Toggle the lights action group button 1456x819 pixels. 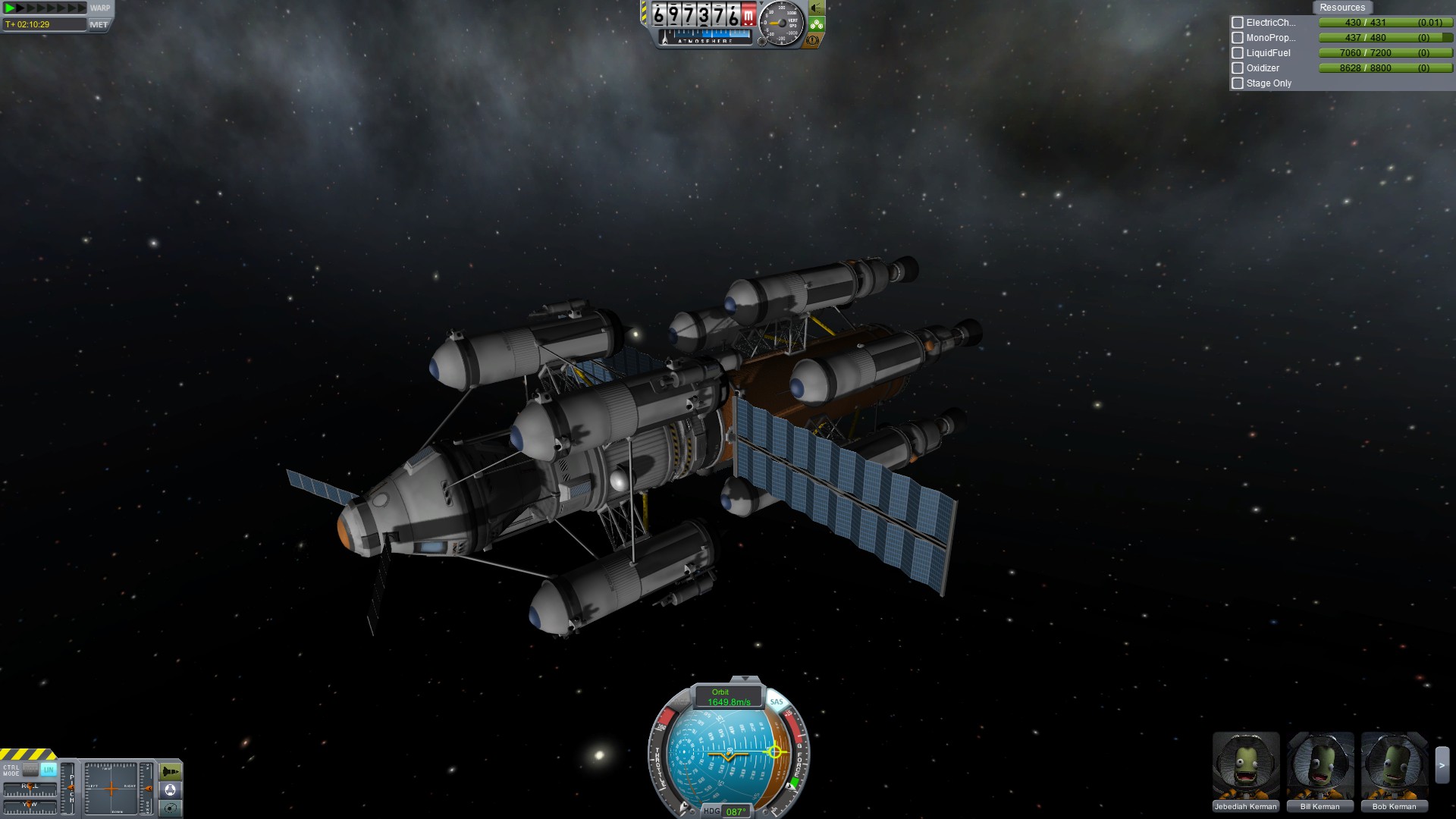click(816, 8)
